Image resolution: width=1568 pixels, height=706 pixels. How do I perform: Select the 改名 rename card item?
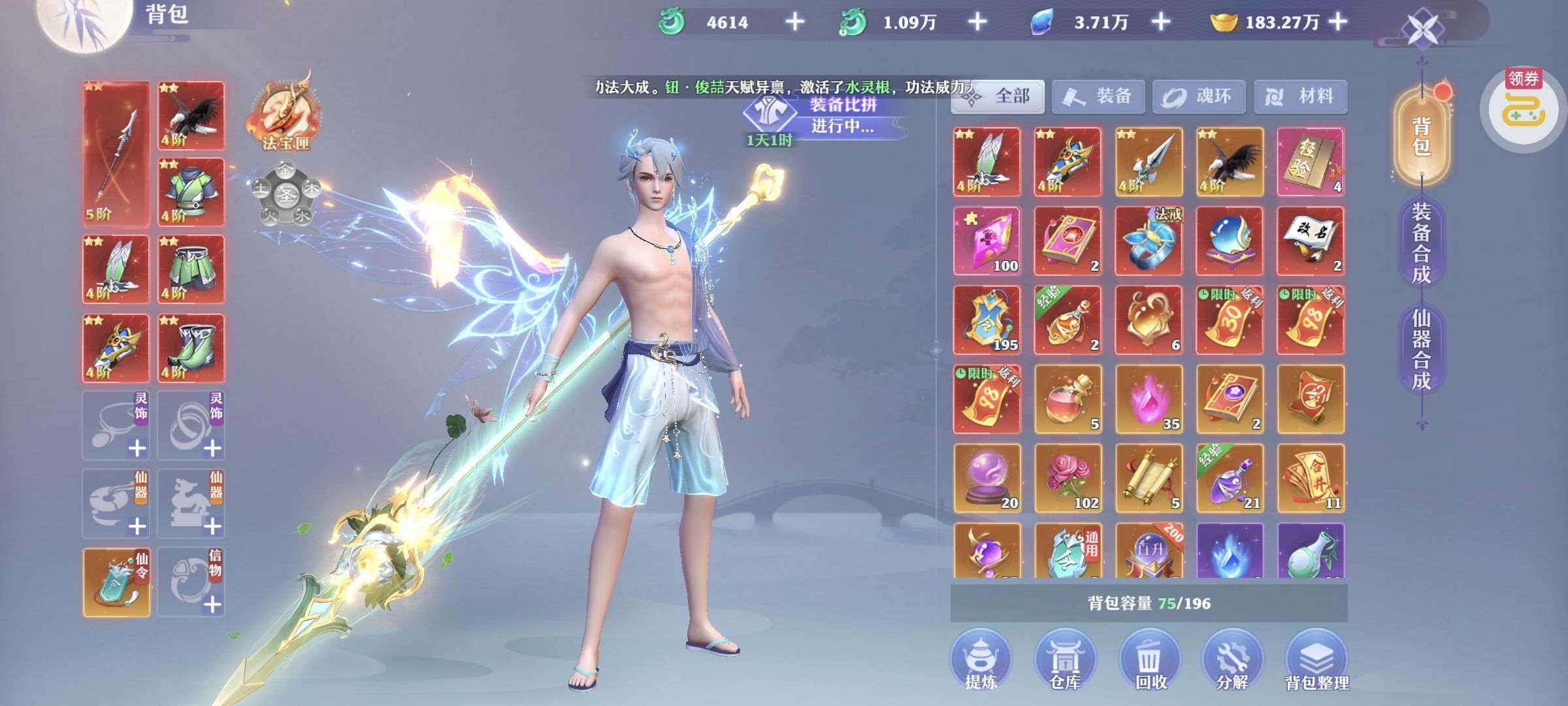click(1310, 241)
